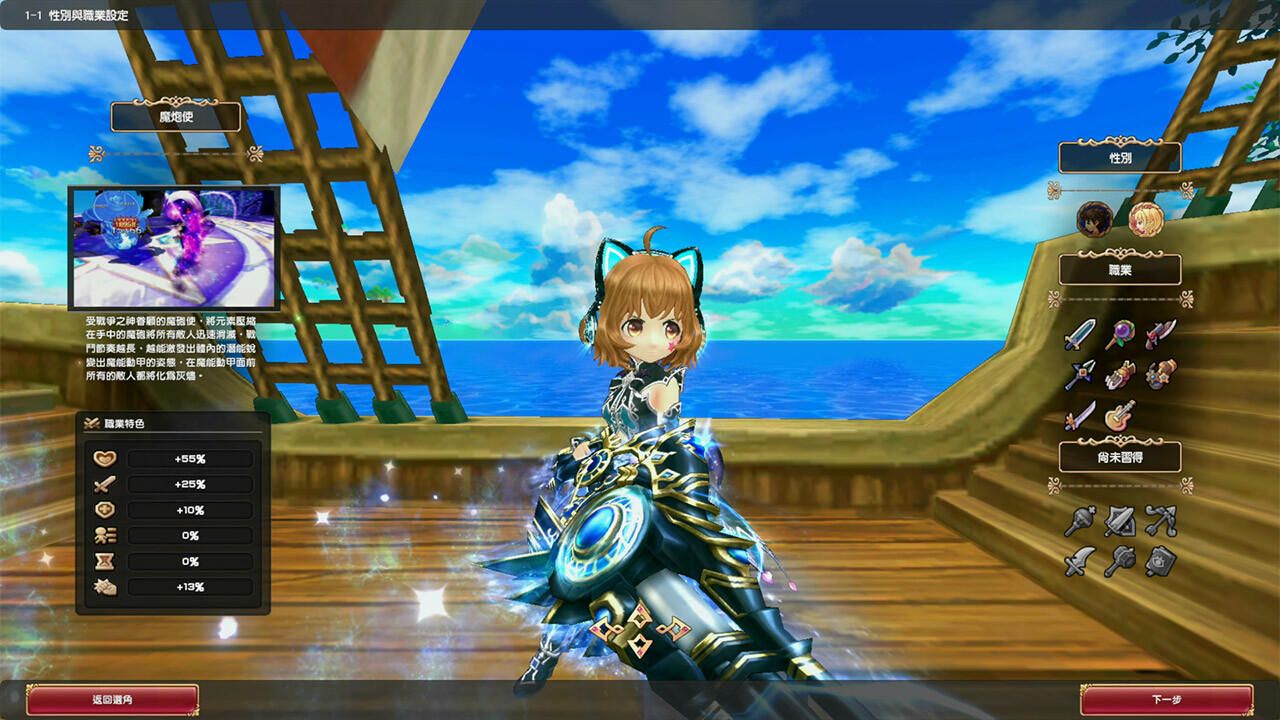The width and height of the screenshot is (1280, 720).
Task: Click the 魔炮使 class name label
Action: click(176, 117)
